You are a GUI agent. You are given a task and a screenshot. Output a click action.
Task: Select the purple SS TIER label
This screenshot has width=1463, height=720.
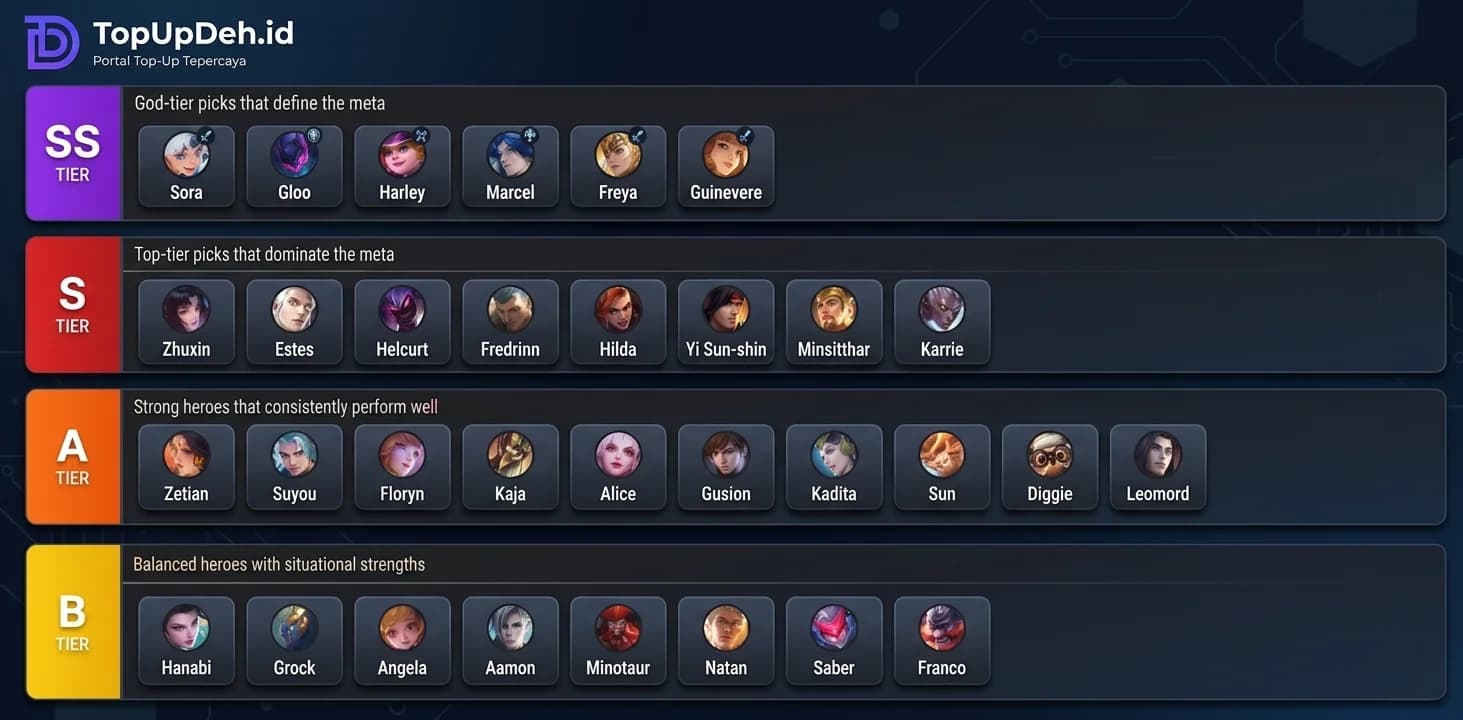(x=72, y=153)
